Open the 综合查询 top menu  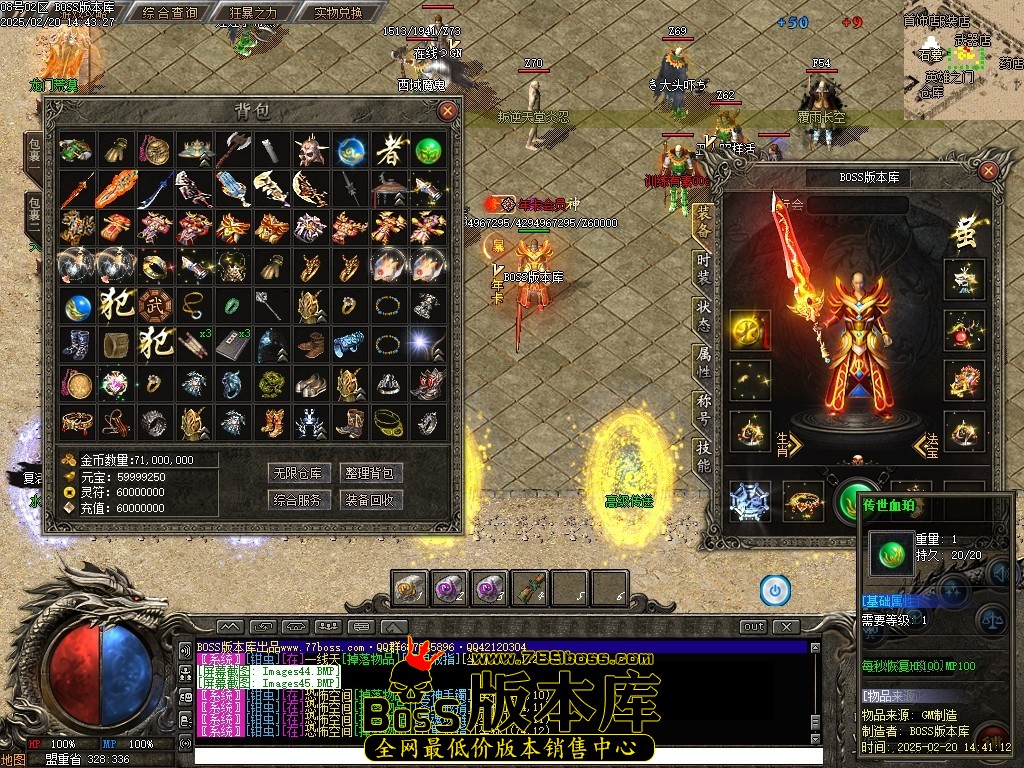pos(170,13)
